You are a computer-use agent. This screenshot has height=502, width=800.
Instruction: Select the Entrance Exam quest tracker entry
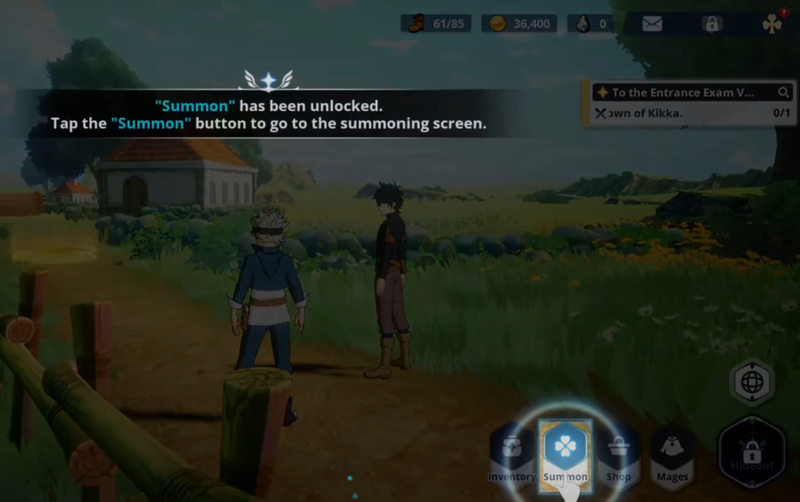680,92
